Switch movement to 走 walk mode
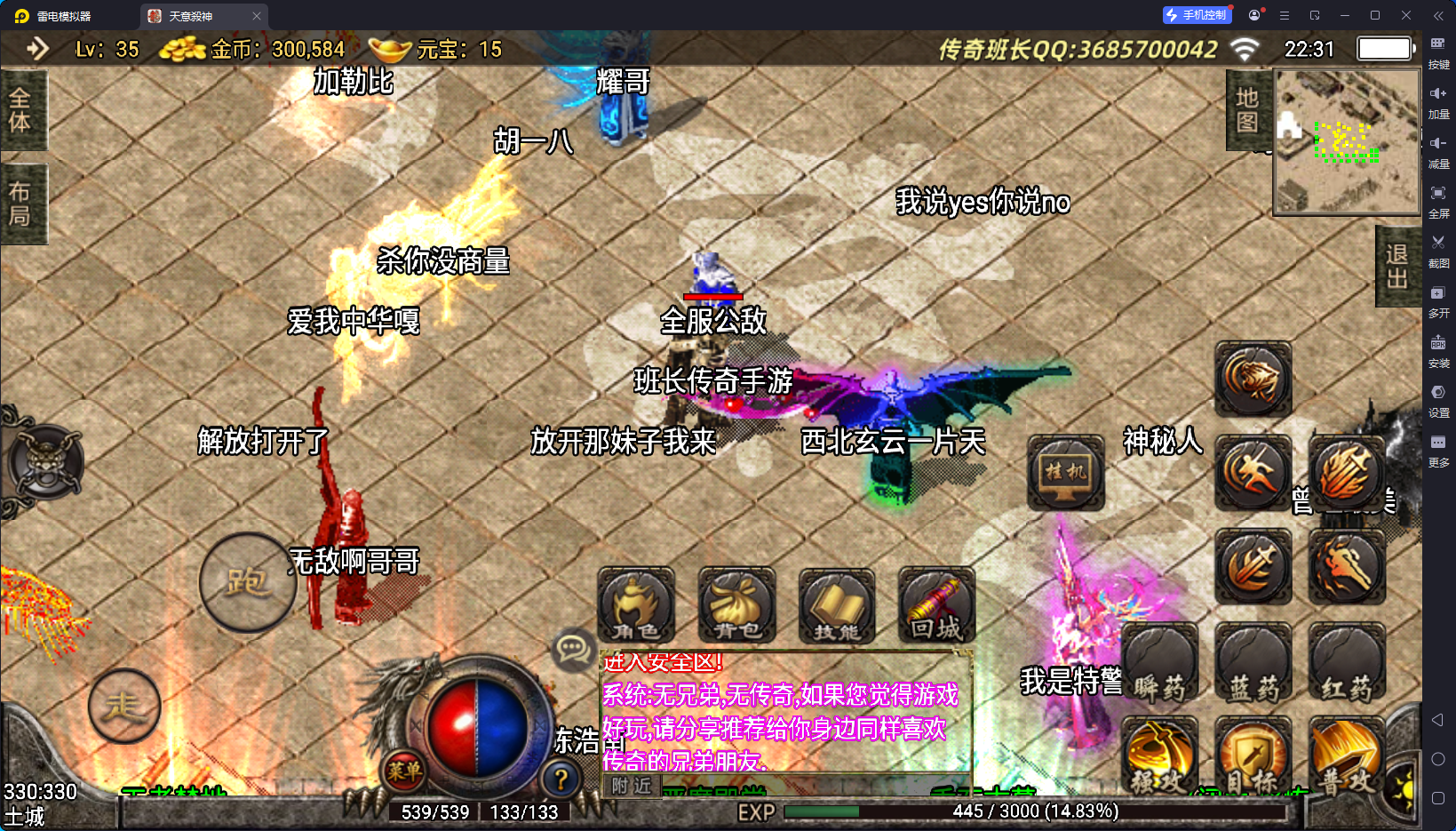Image resolution: width=1456 pixels, height=831 pixels. coord(124,706)
